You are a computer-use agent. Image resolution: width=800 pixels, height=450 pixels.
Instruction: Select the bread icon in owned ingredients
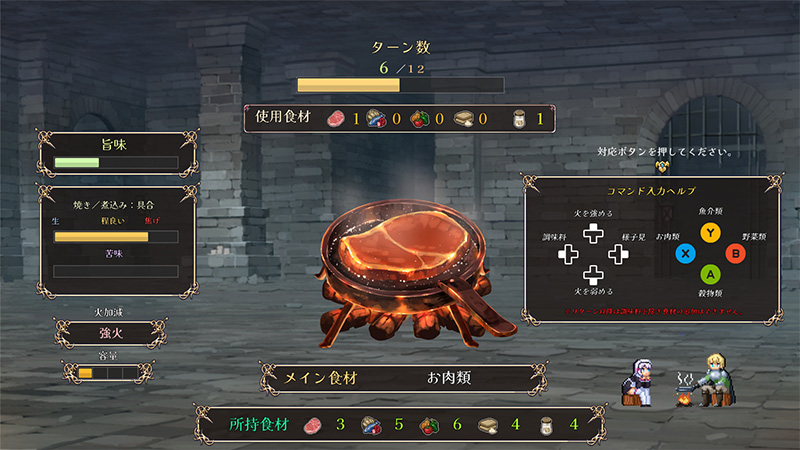(x=488, y=425)
